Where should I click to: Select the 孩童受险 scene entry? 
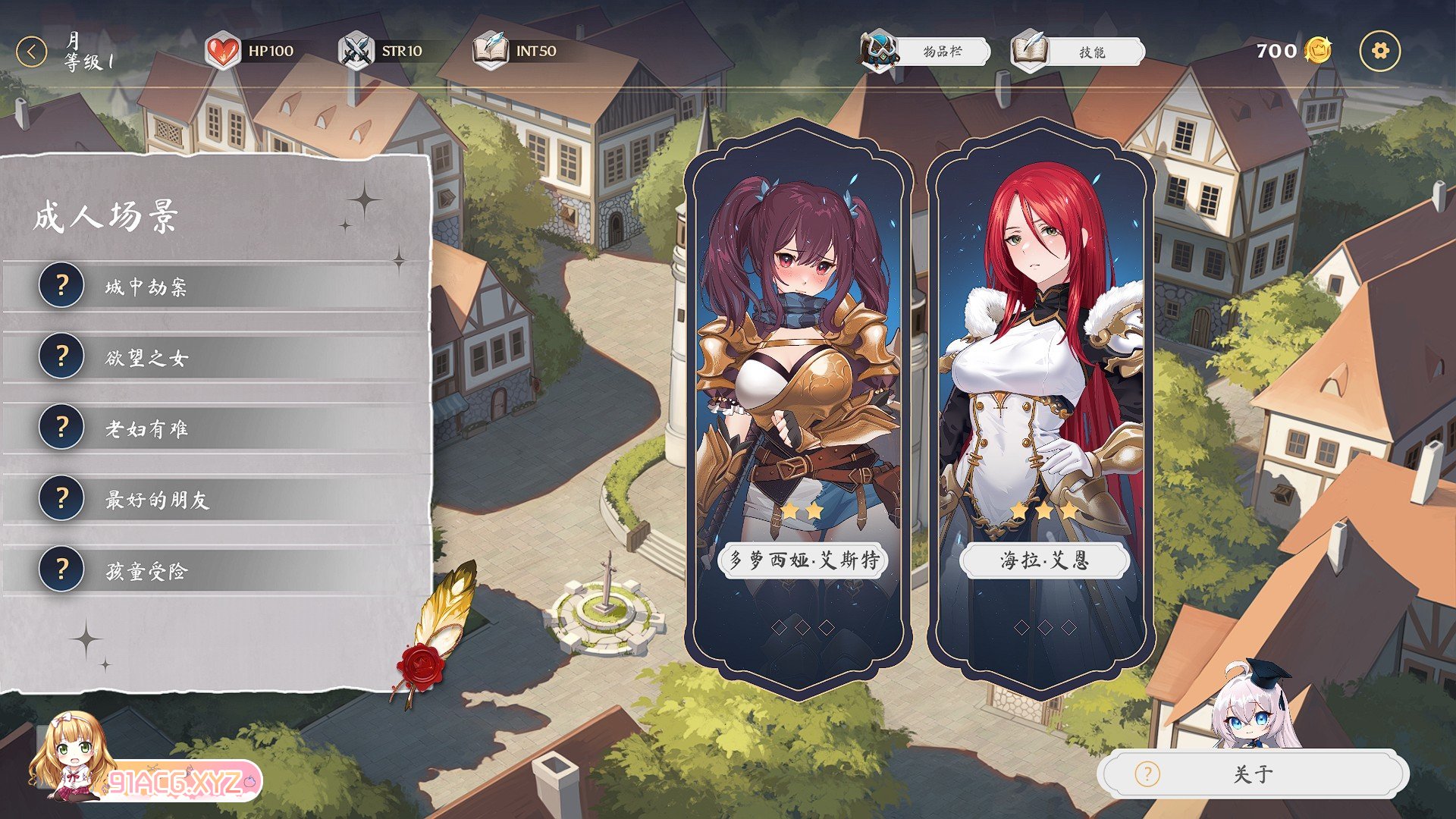[216, 570]
